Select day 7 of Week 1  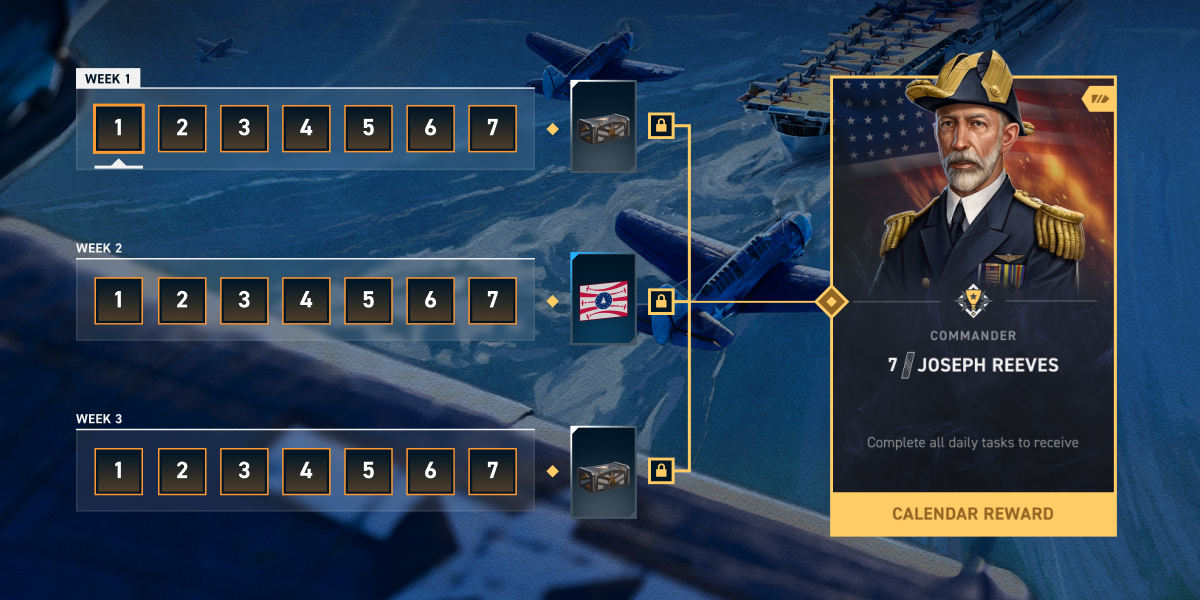click(492, 129)
